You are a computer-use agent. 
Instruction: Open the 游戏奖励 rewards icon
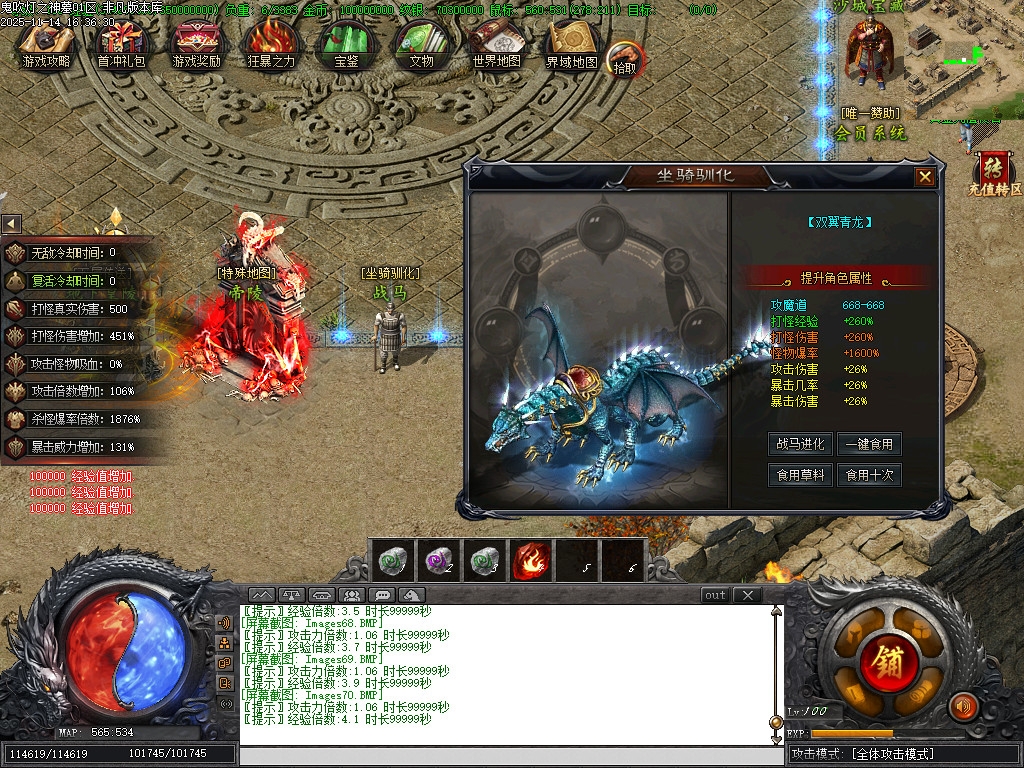[196, 45]
